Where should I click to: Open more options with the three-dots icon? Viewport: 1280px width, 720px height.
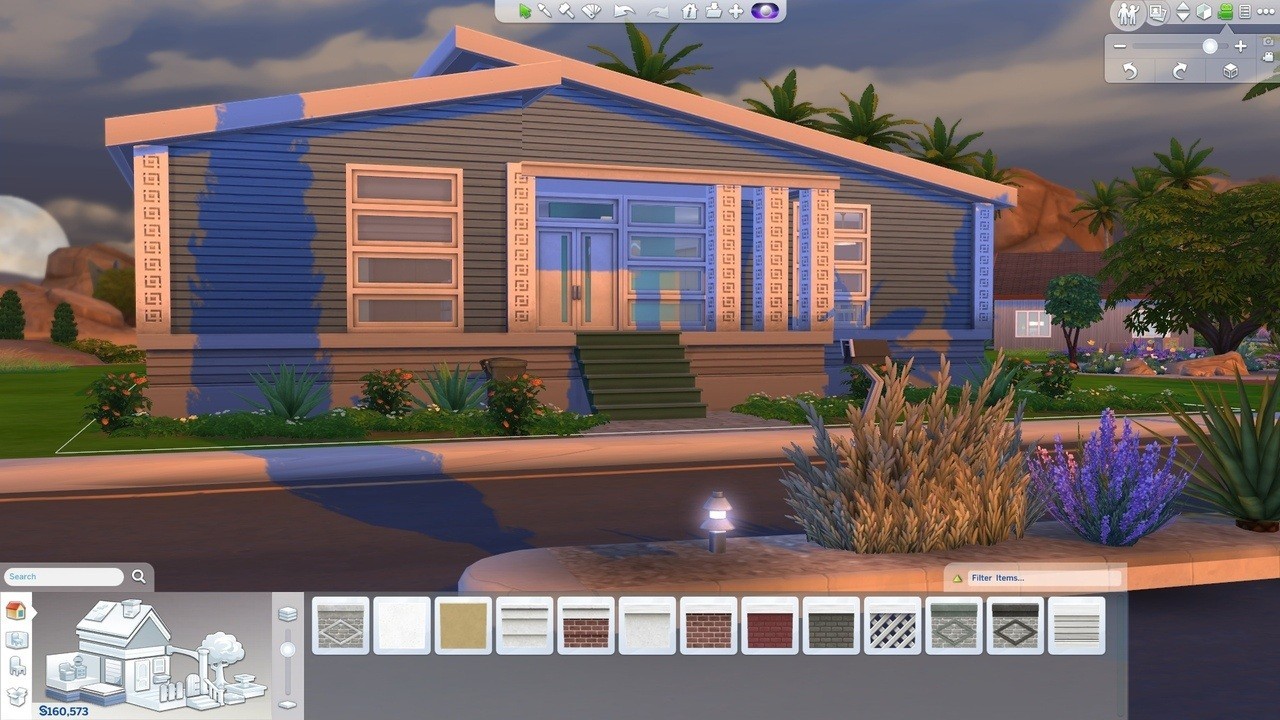pos(1268,13)
